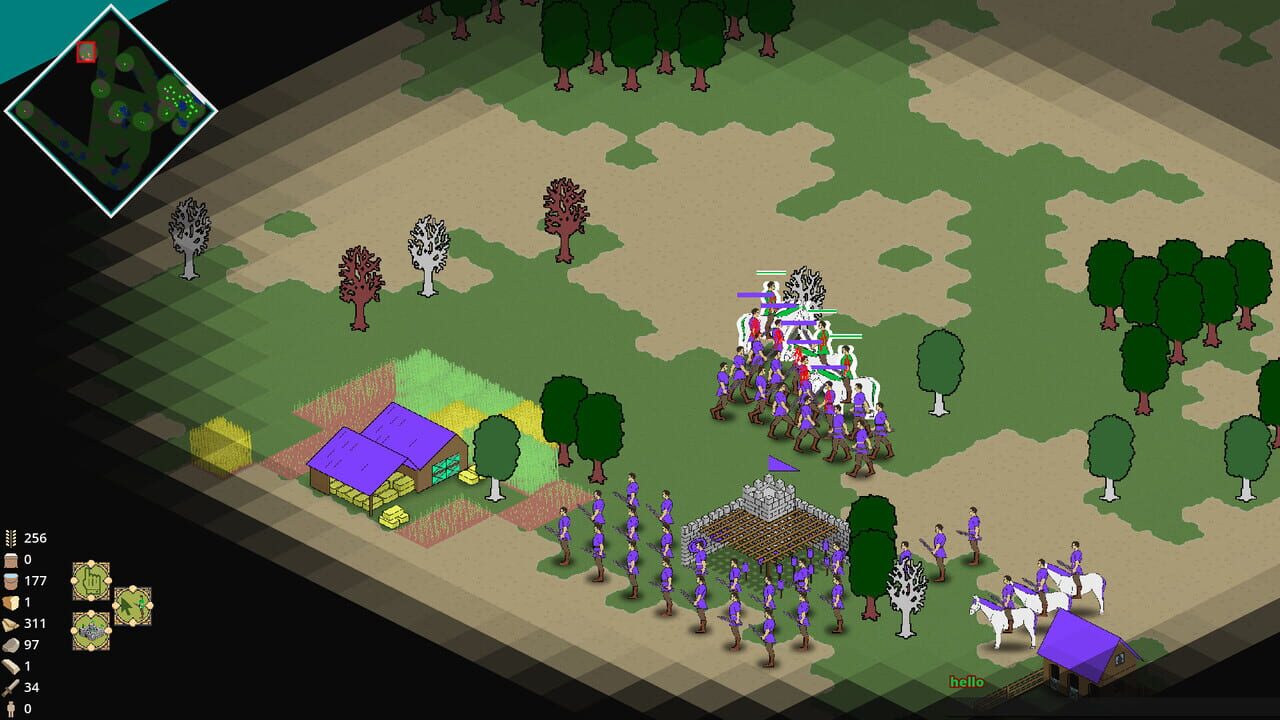Click the gold bar resource icon
This screenshot has width=1280, height=720.
coord(10,666)
